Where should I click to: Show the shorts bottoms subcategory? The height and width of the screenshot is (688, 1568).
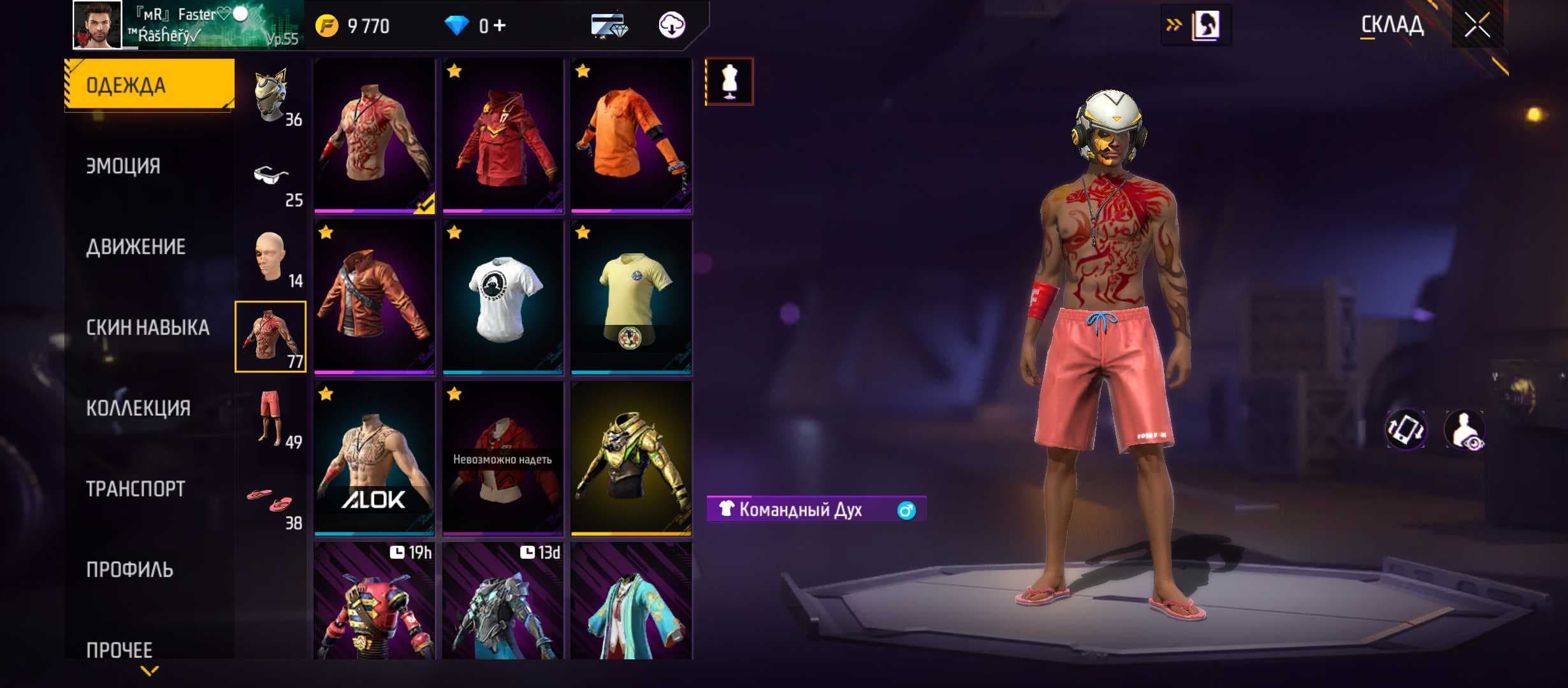coord(271,419)
